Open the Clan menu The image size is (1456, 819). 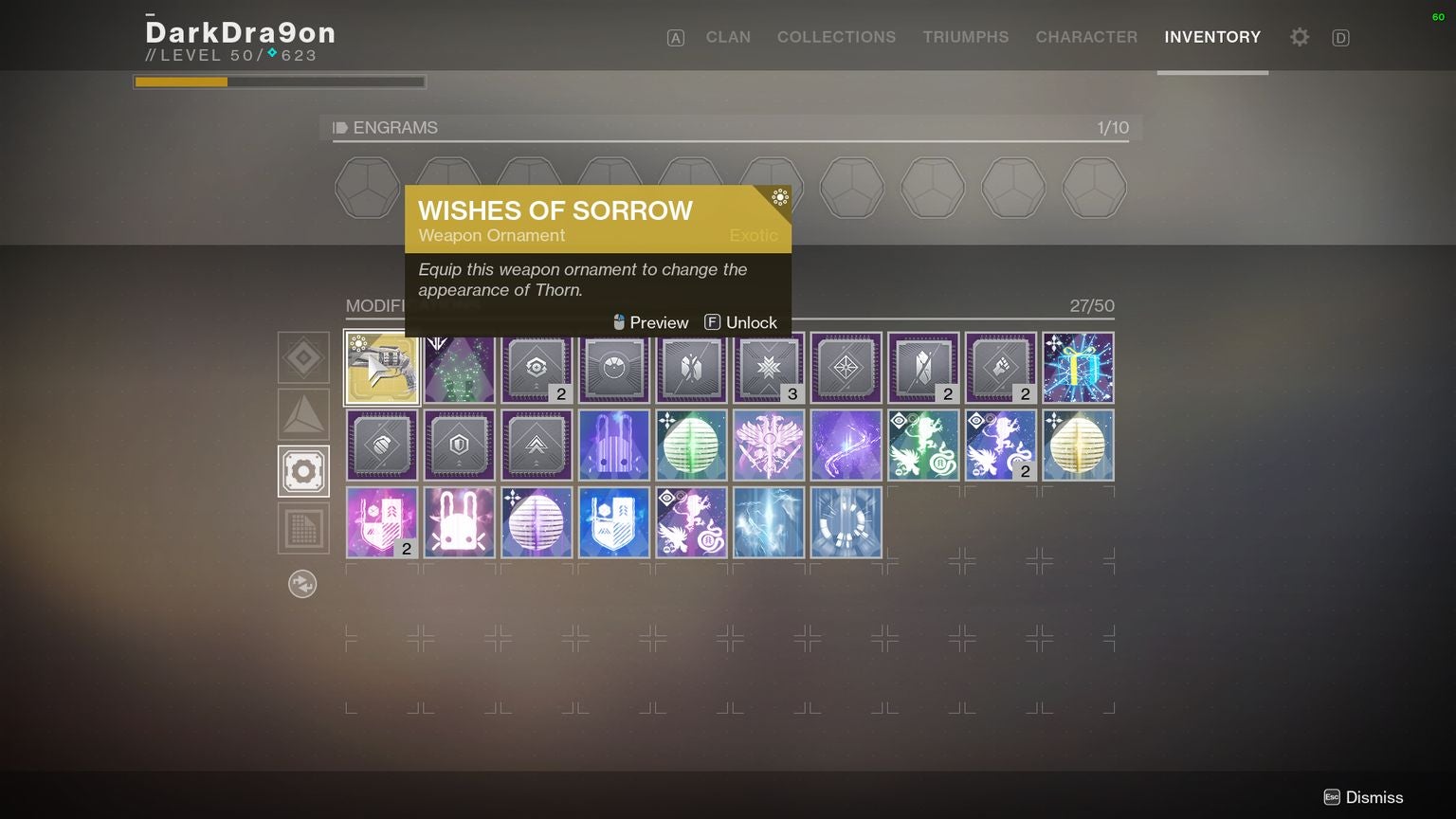tap(727, 37)
